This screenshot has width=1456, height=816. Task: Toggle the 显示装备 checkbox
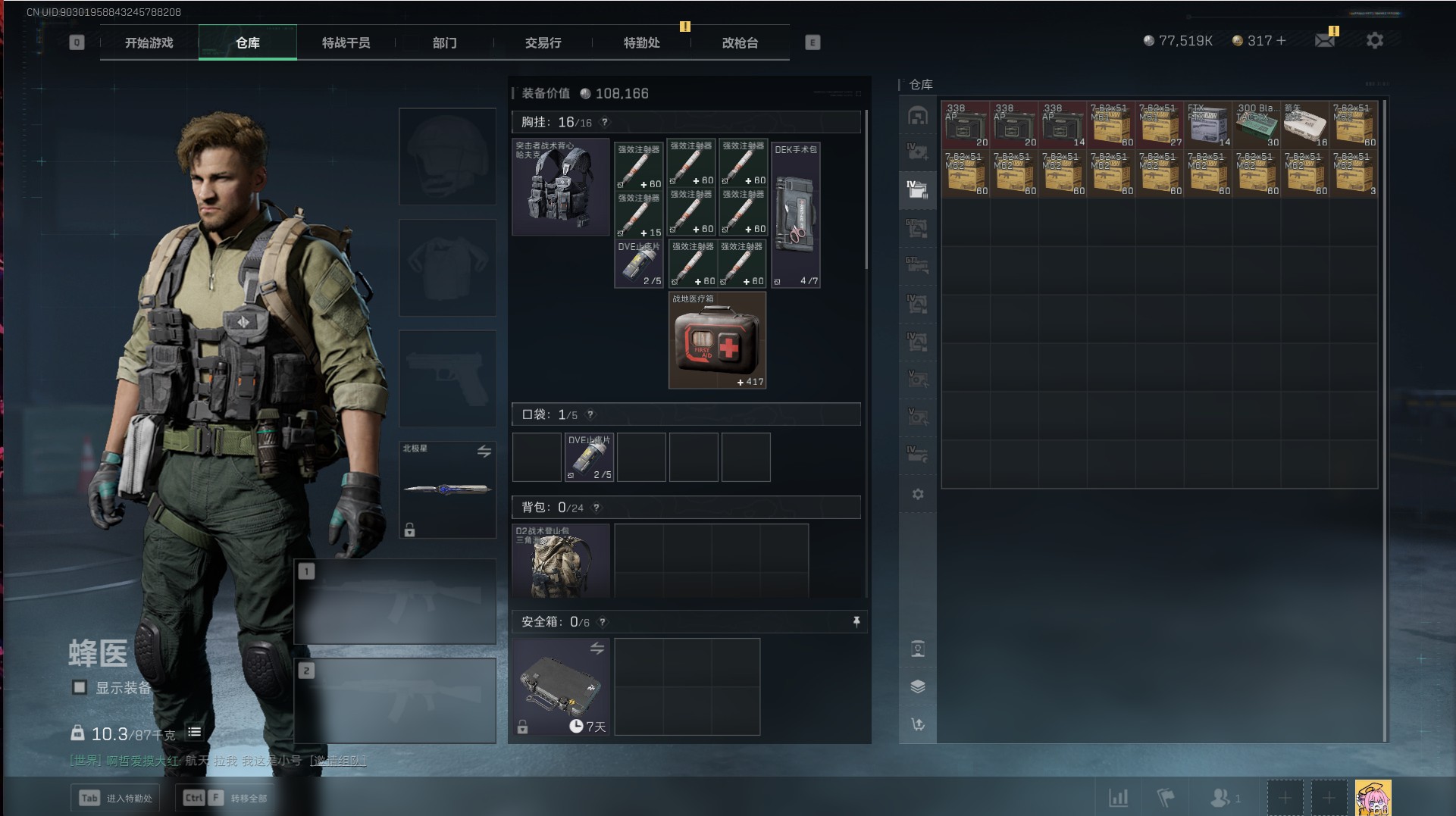pyautogui.click(x=79, y=687)
